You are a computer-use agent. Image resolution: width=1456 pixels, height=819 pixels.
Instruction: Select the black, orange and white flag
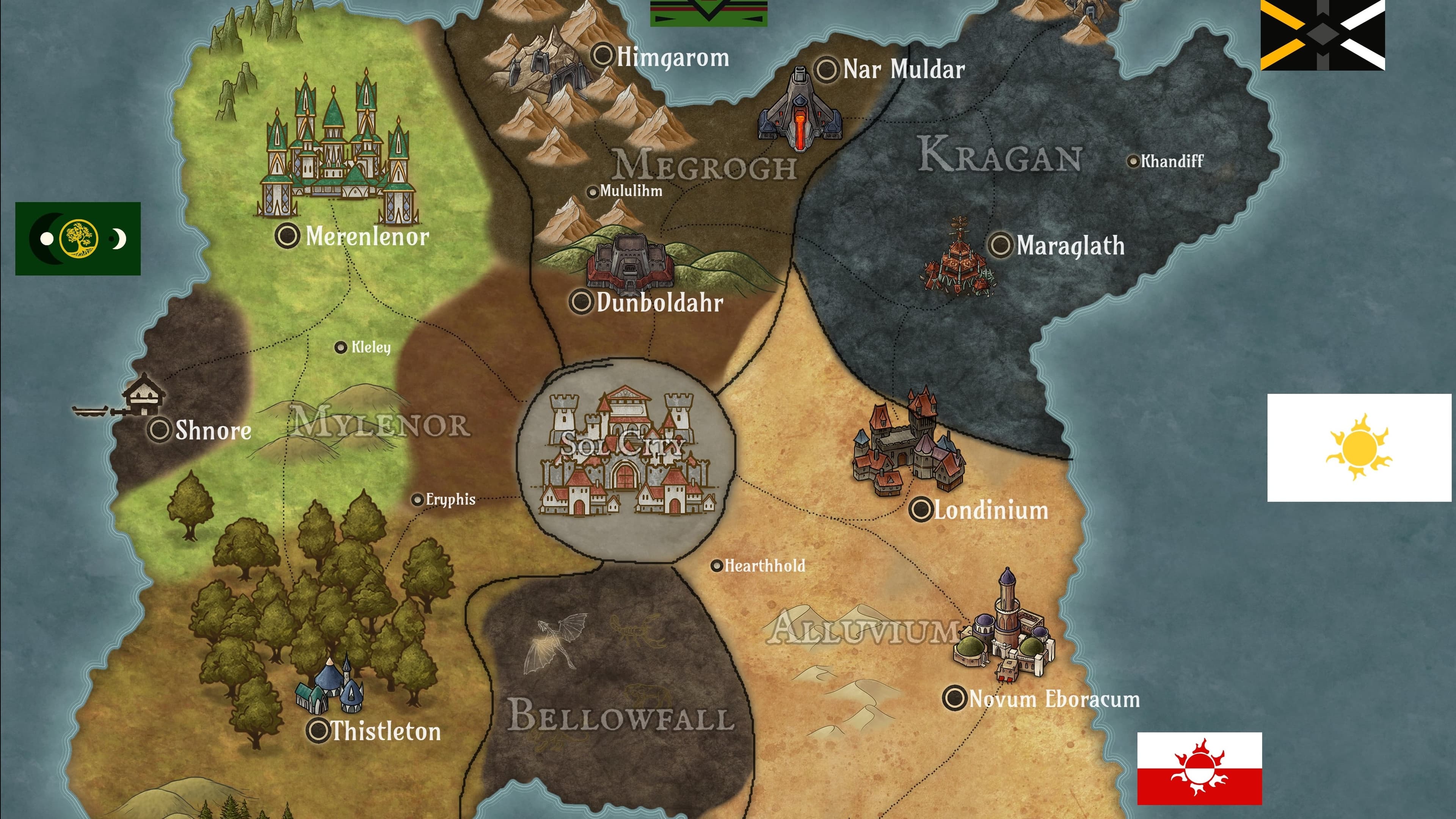pyautogui.click(x=1323, y=35)
